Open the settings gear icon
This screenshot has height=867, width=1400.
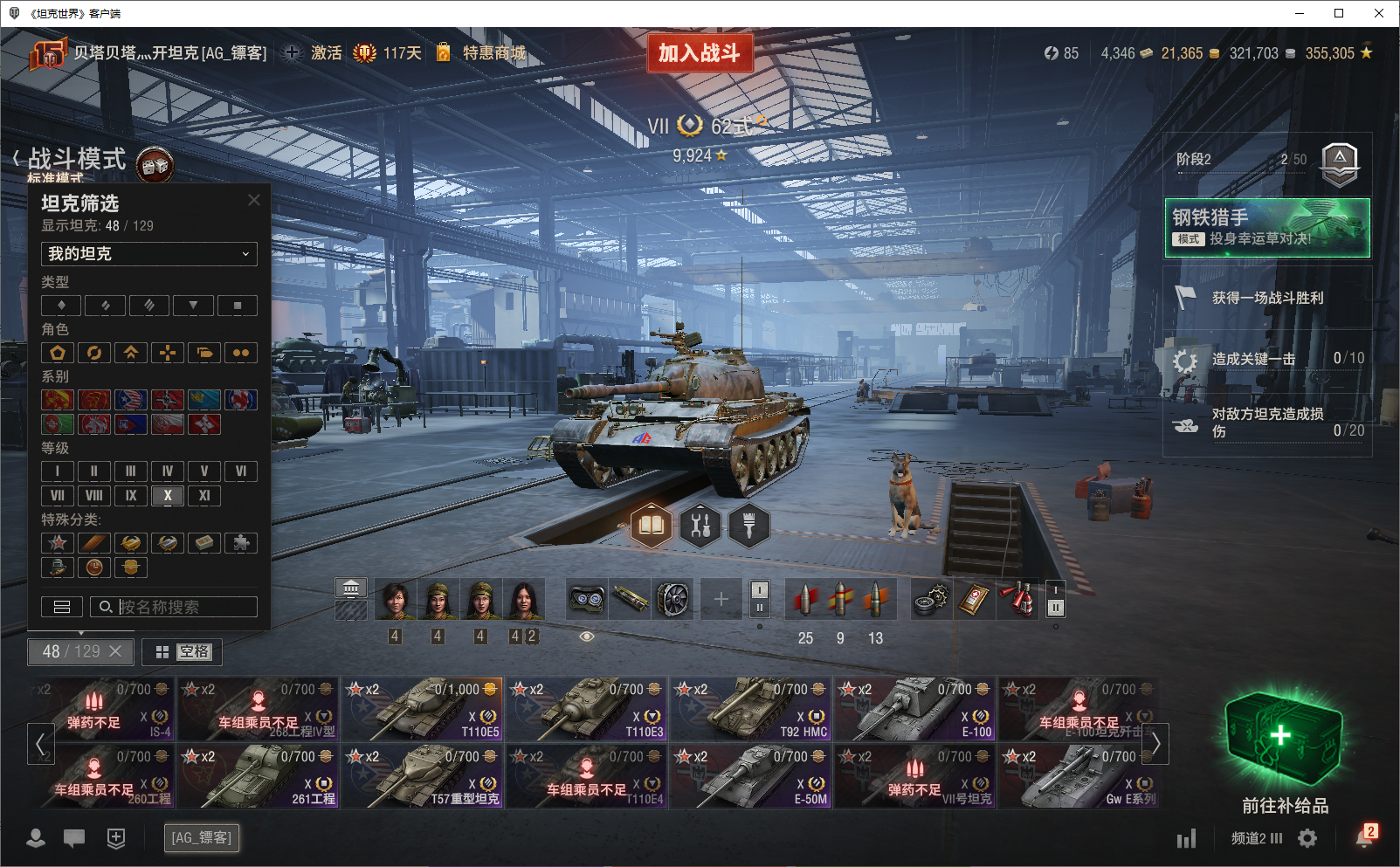click(x=1307, y=838)
